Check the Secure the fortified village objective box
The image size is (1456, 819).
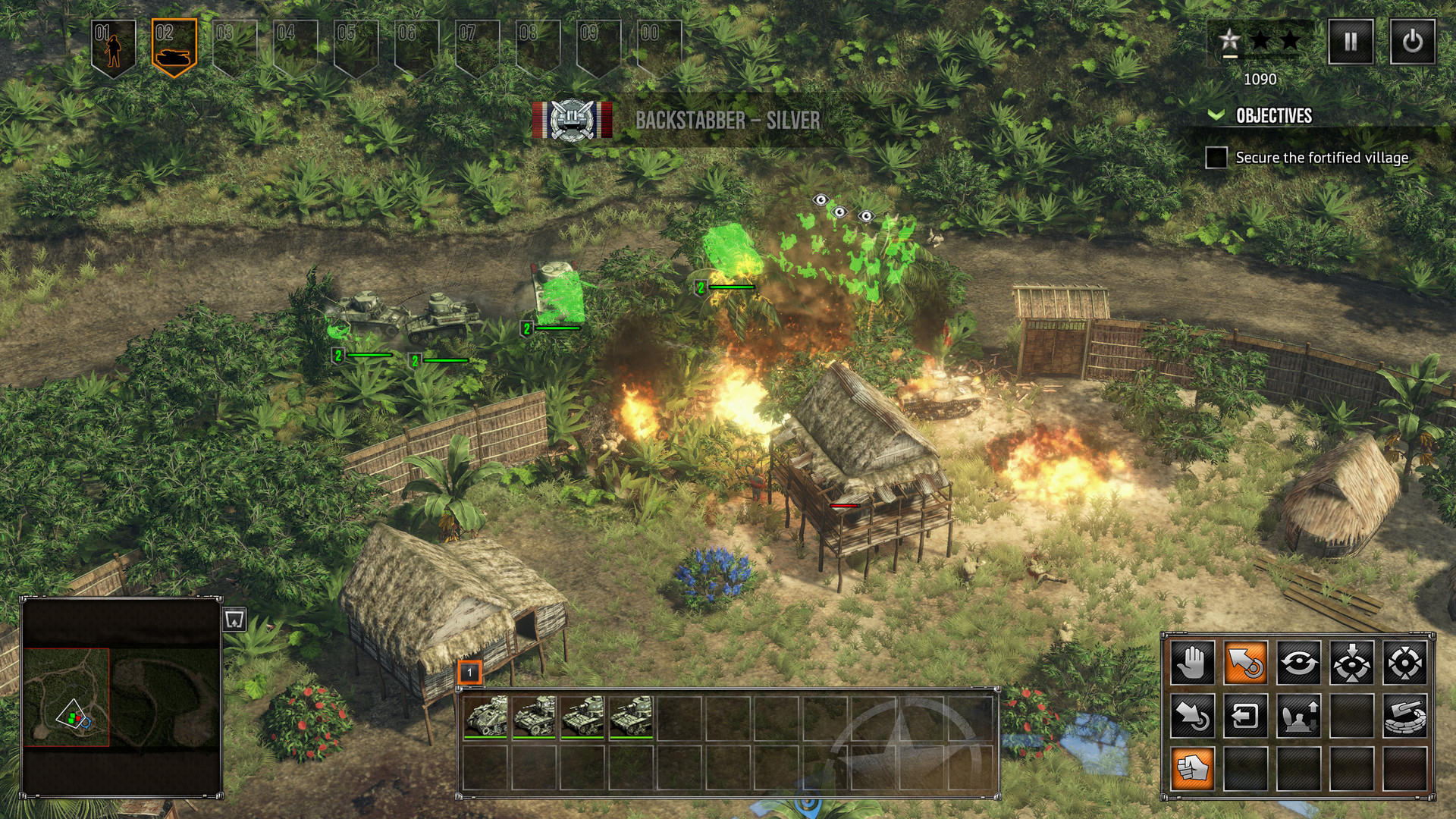pos(1216,158)
